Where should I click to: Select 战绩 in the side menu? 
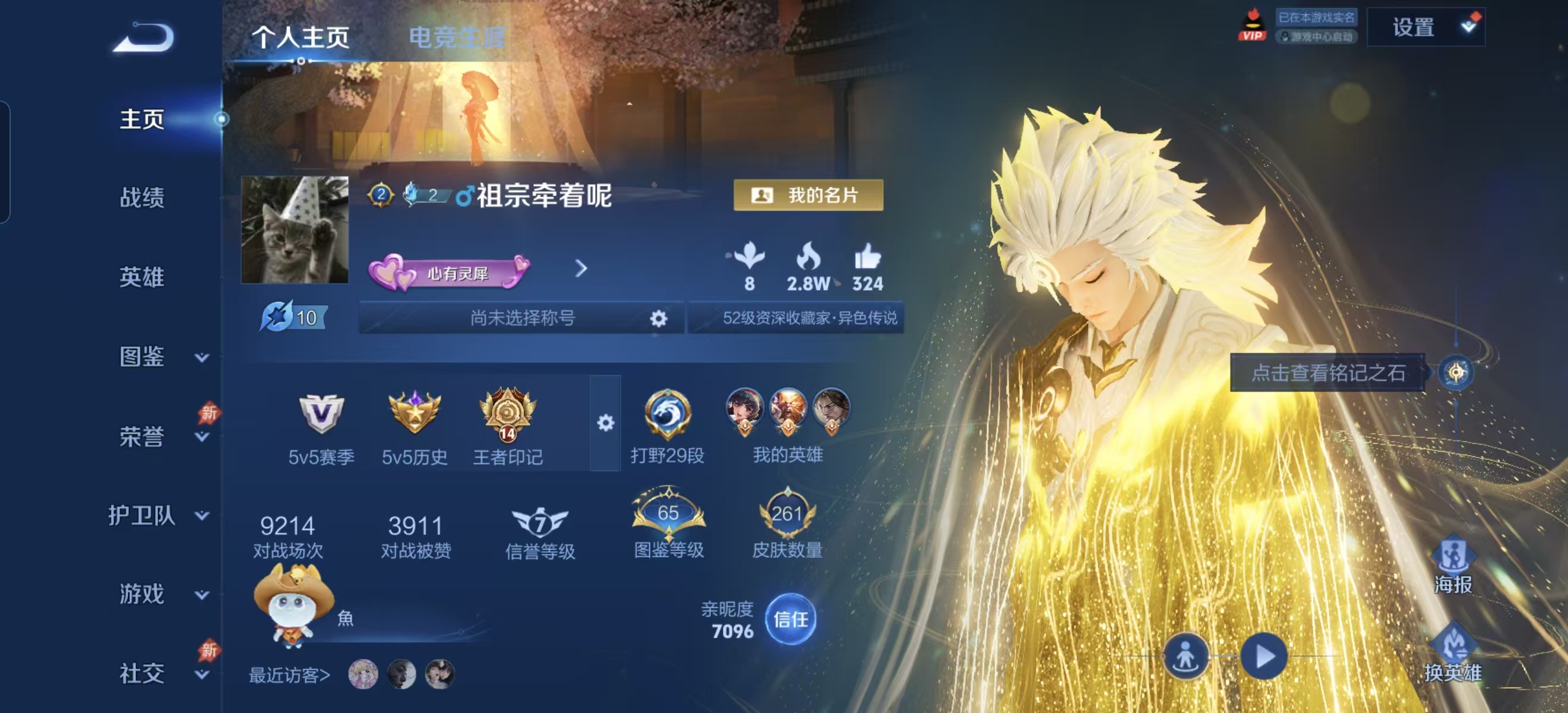(x=142, y=198)
